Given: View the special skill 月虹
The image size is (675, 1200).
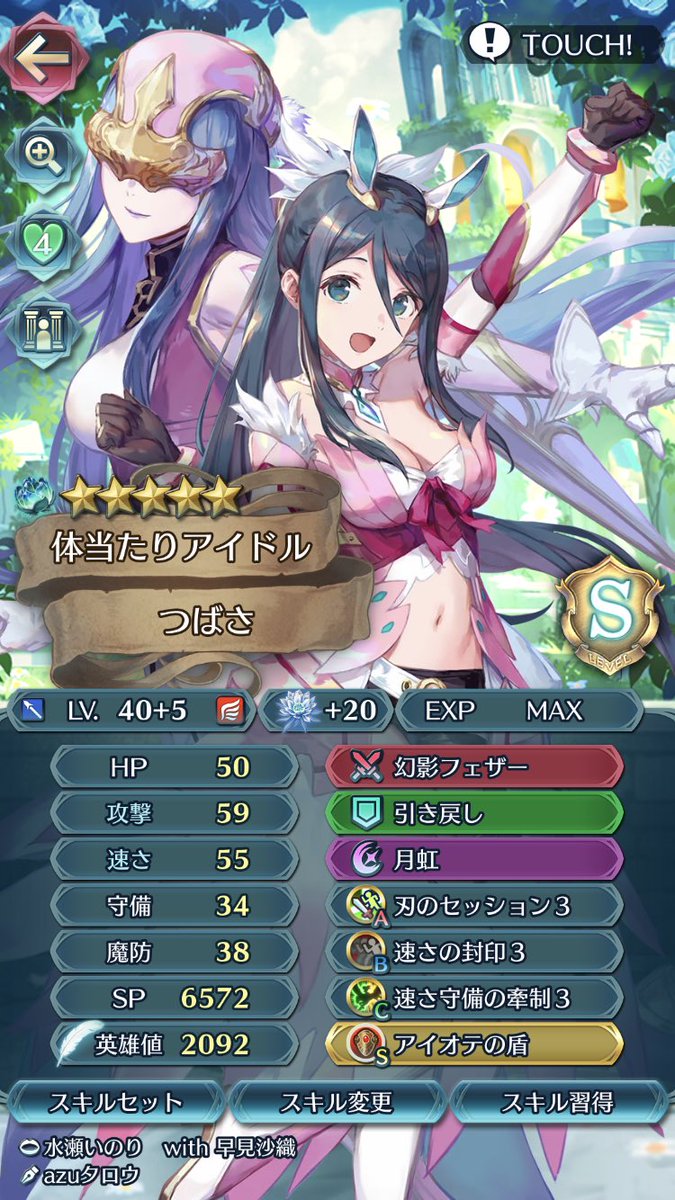Looking at the screenshot, I should pyautogui.click(x=475, y=859).
